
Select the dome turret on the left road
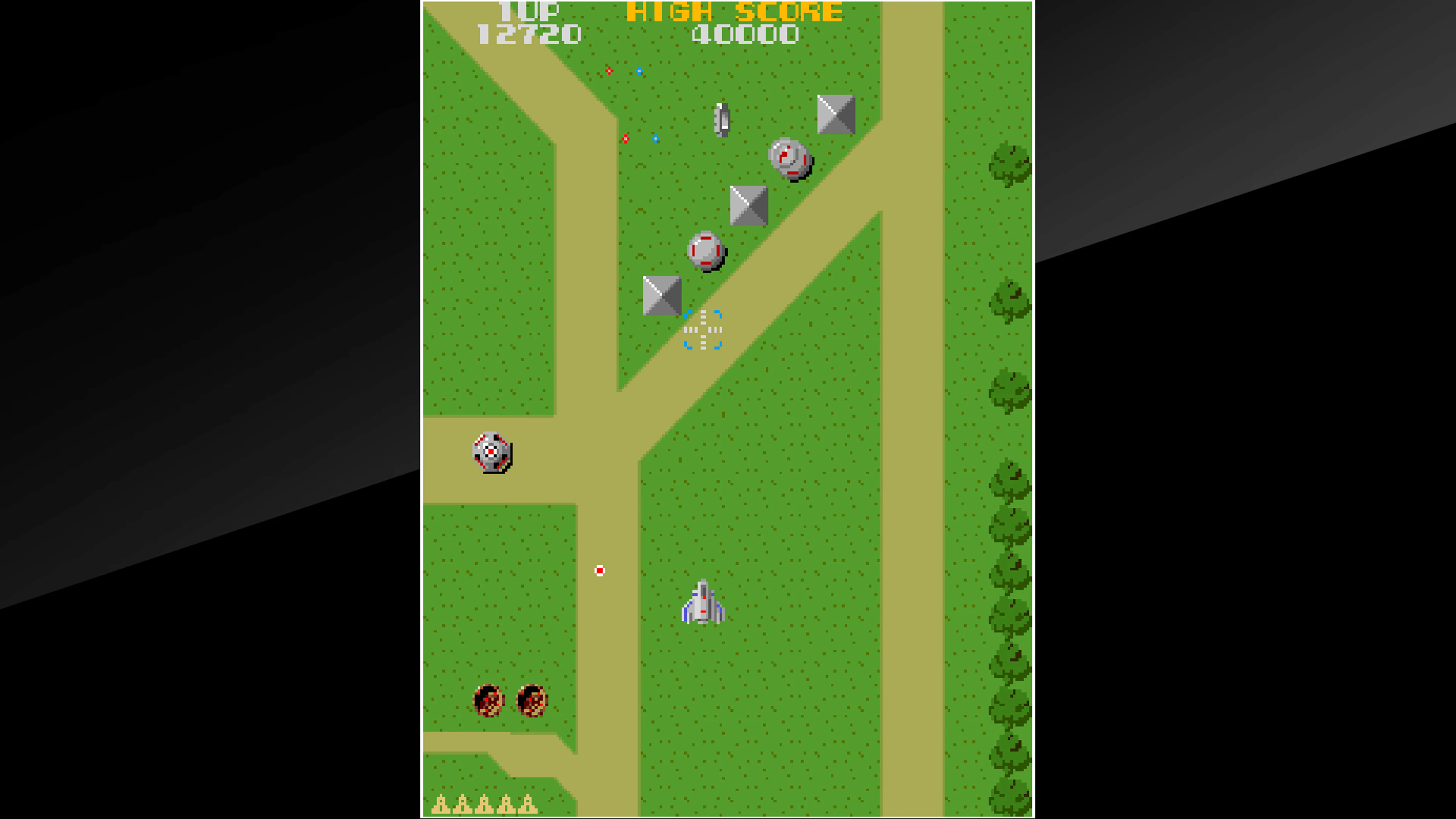pos(491,452)
